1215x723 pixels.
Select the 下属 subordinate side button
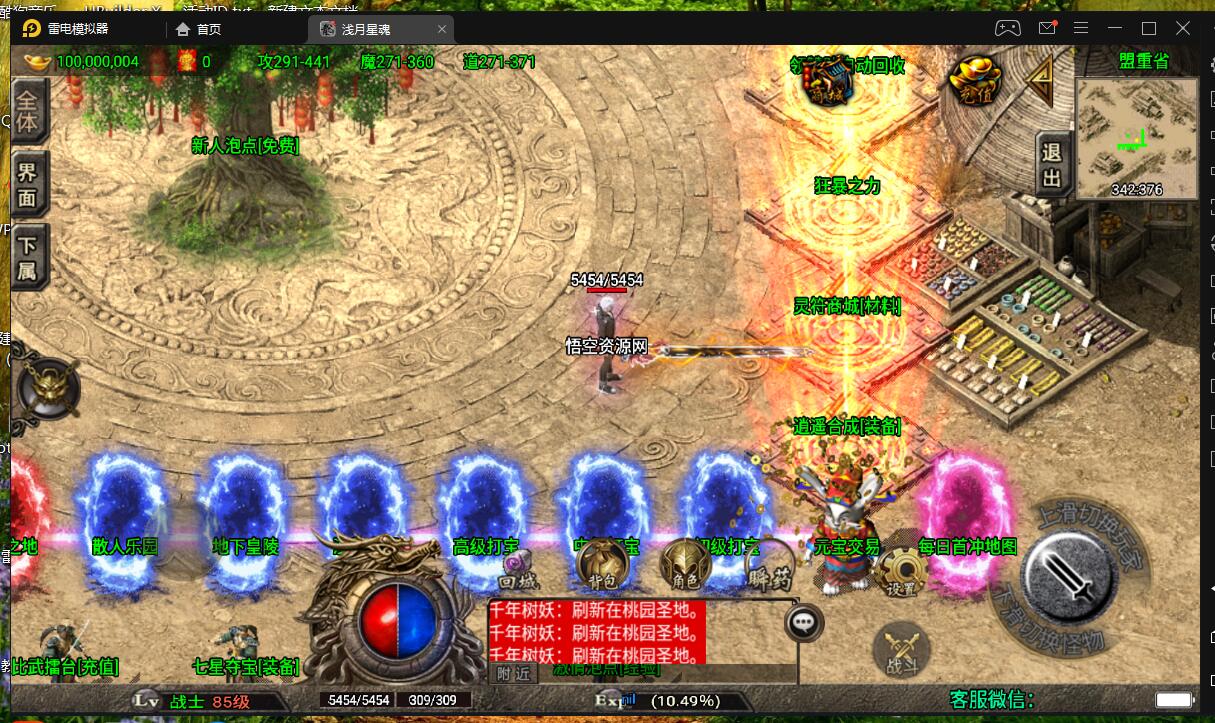point(29,256)
